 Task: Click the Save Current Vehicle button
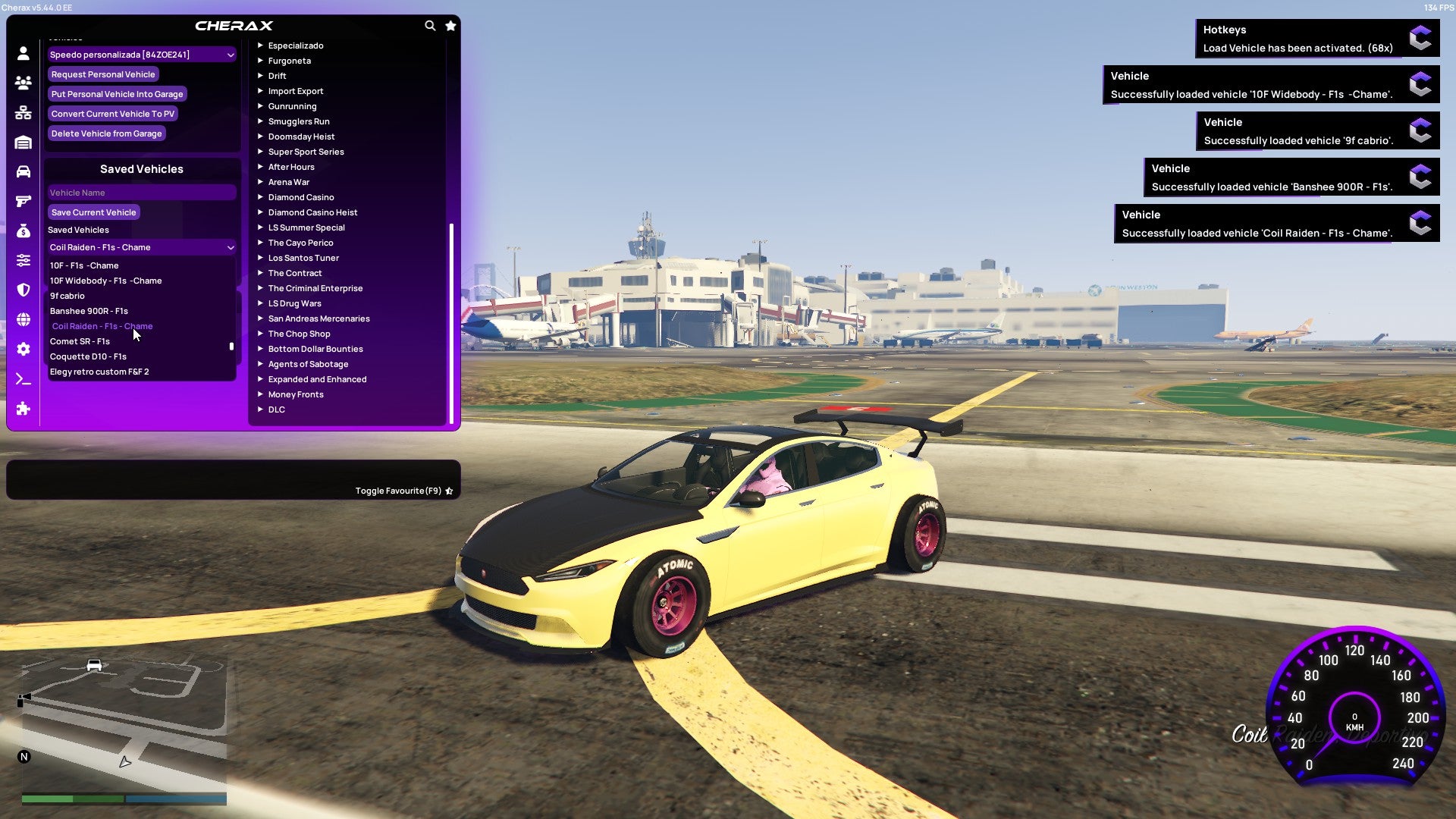93,212
